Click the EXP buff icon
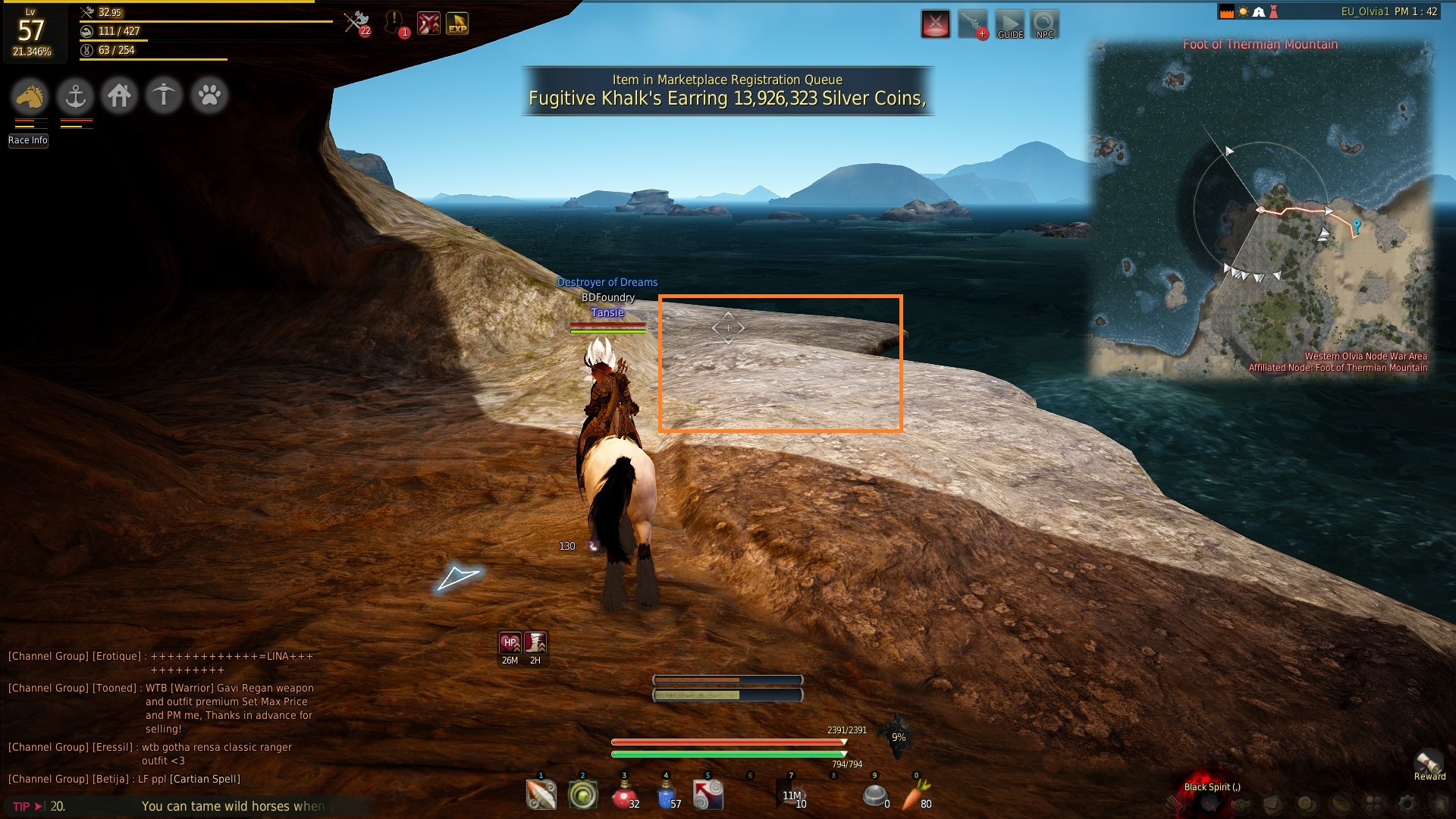 pos(457,24)
